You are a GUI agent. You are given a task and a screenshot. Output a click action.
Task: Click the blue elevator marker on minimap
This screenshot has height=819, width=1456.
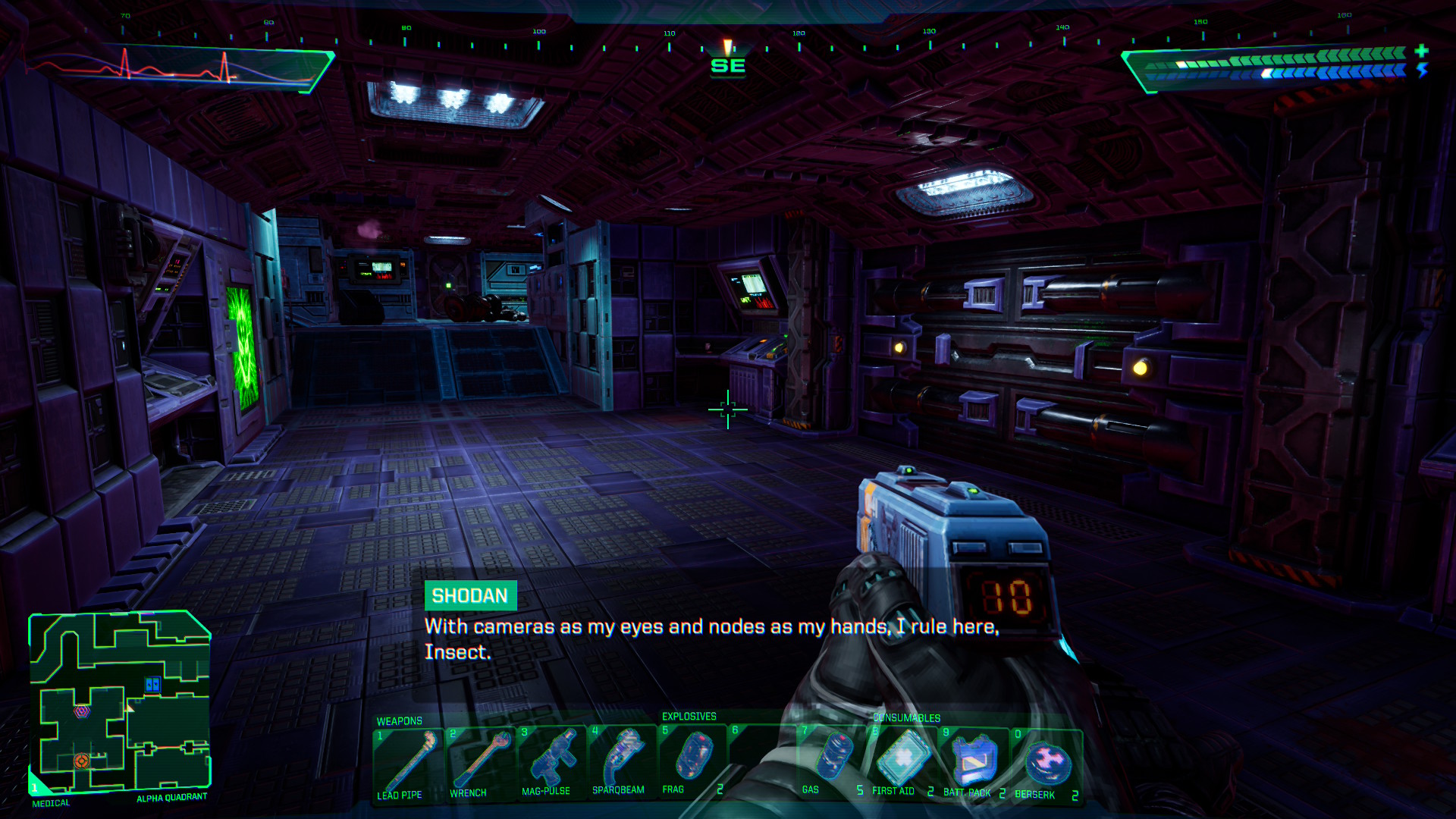click(152, 685)
